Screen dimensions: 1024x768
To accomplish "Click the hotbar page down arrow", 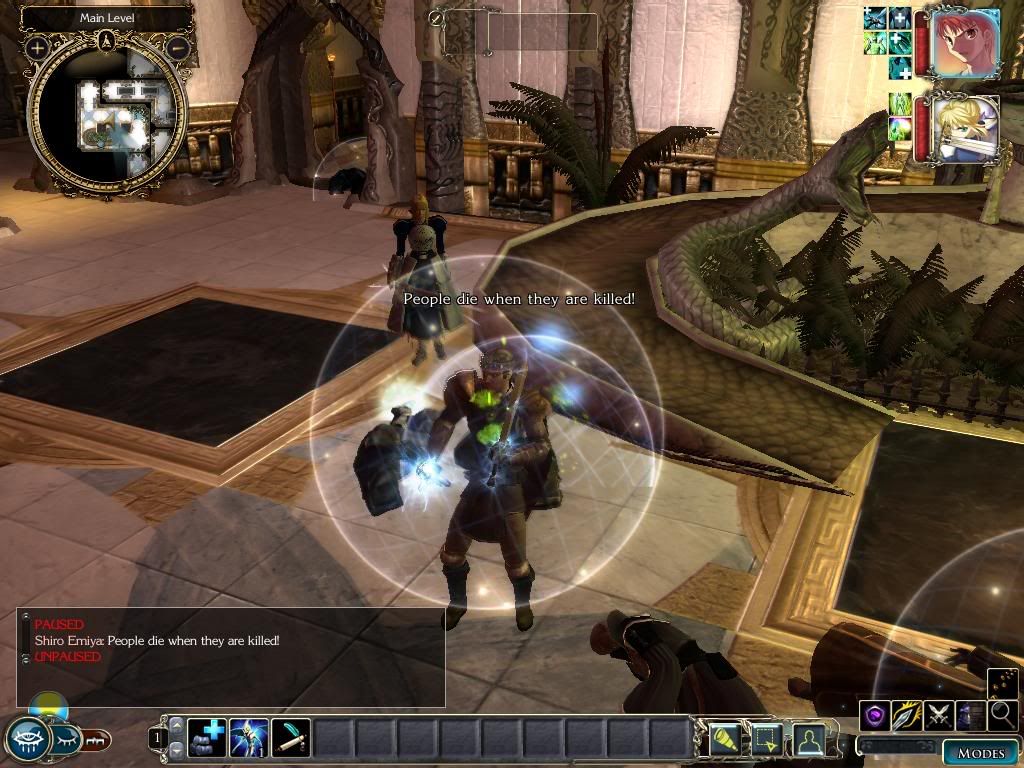I will click(177, 750).
